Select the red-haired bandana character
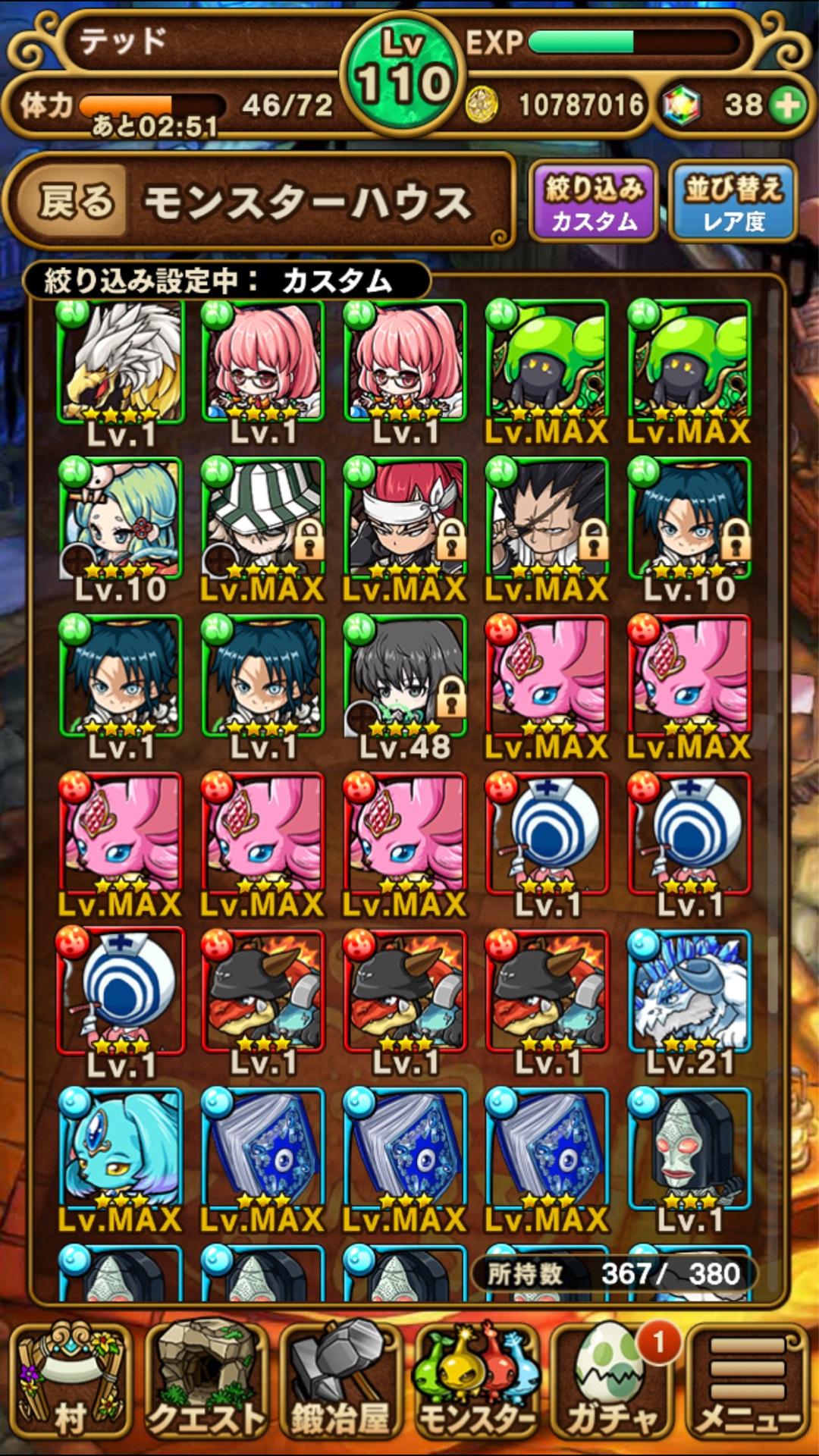The height and width of the screenshot is (1456, 819). pyautogui.click(x=405, y=520)
